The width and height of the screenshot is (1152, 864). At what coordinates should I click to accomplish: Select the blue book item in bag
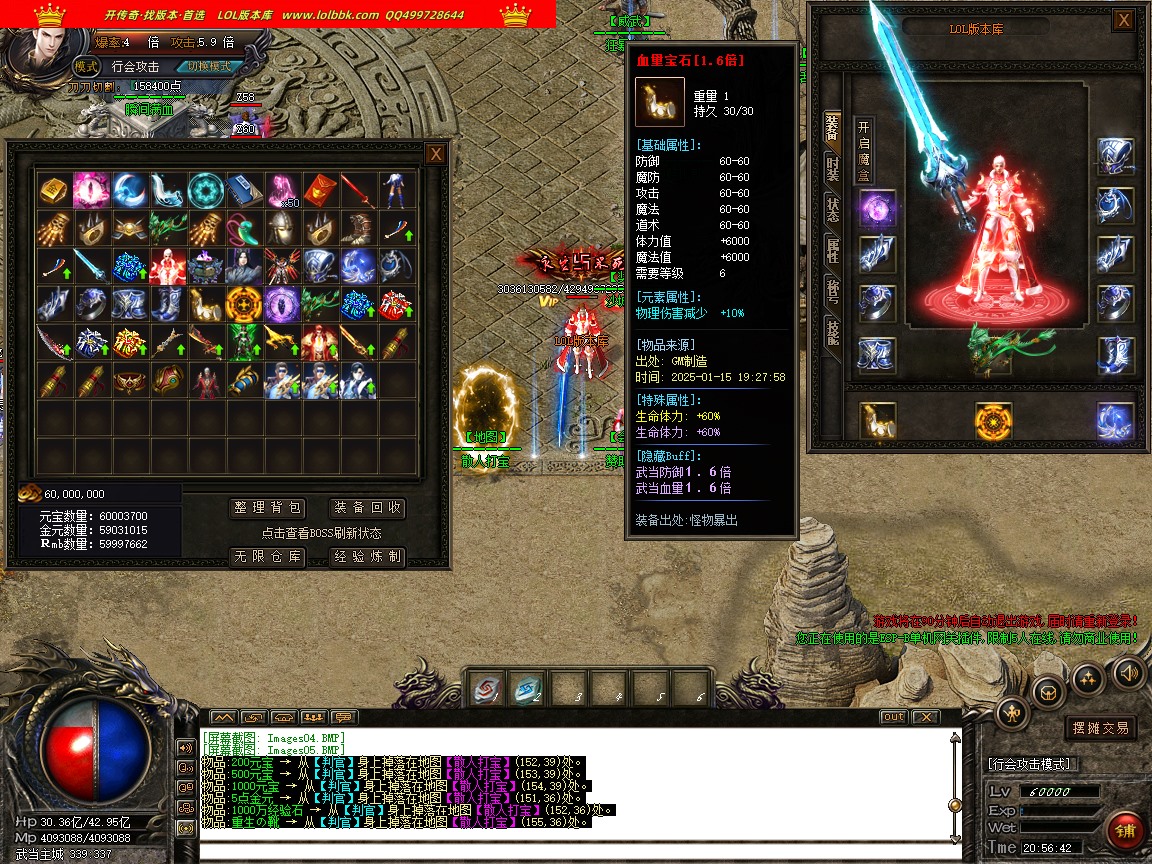pos(242,189)
